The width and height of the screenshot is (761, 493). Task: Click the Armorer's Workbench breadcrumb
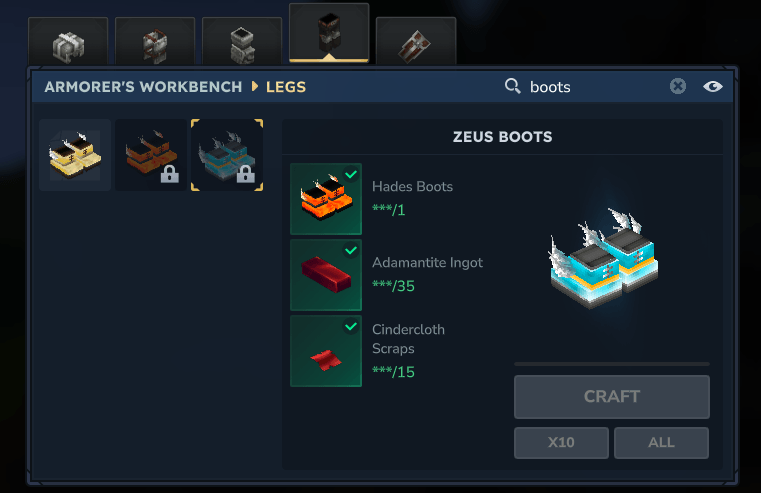[x=143, y=87]
